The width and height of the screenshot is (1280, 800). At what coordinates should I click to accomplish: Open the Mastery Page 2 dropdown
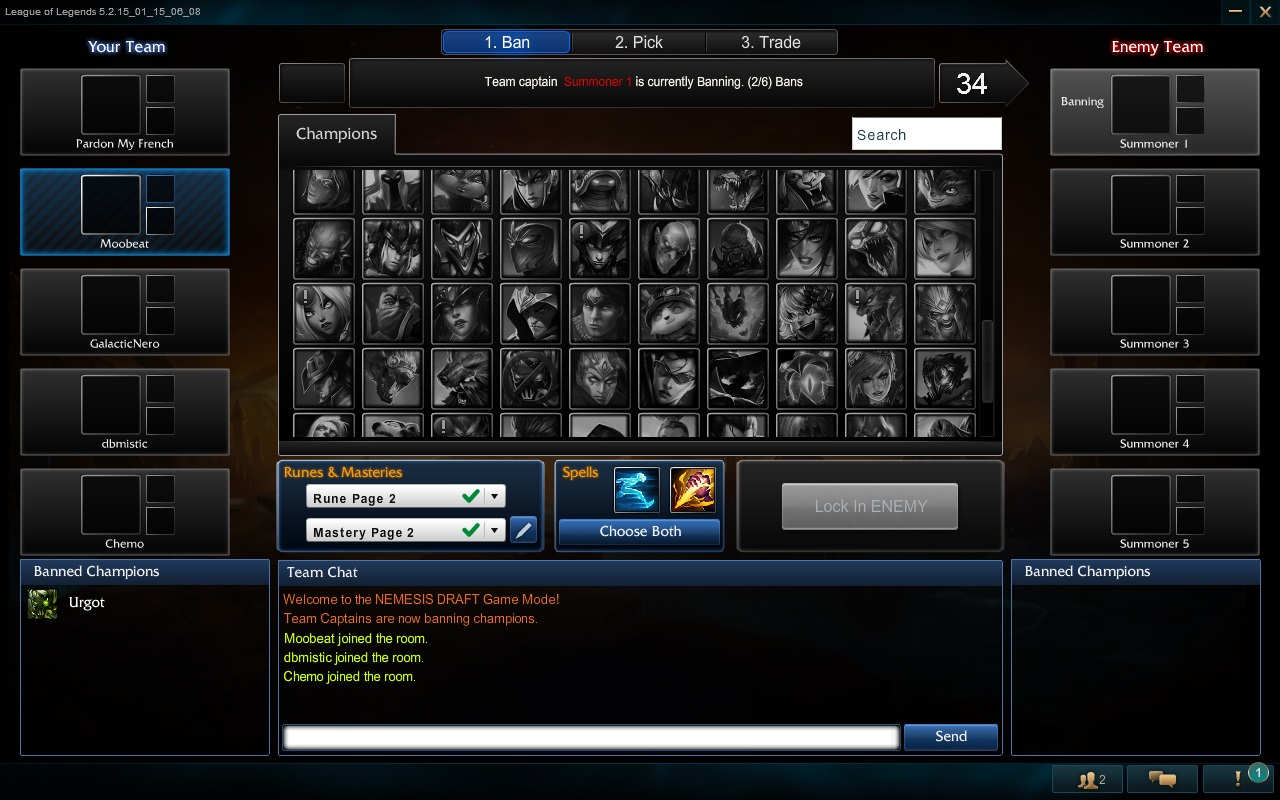tap(494, 531)
